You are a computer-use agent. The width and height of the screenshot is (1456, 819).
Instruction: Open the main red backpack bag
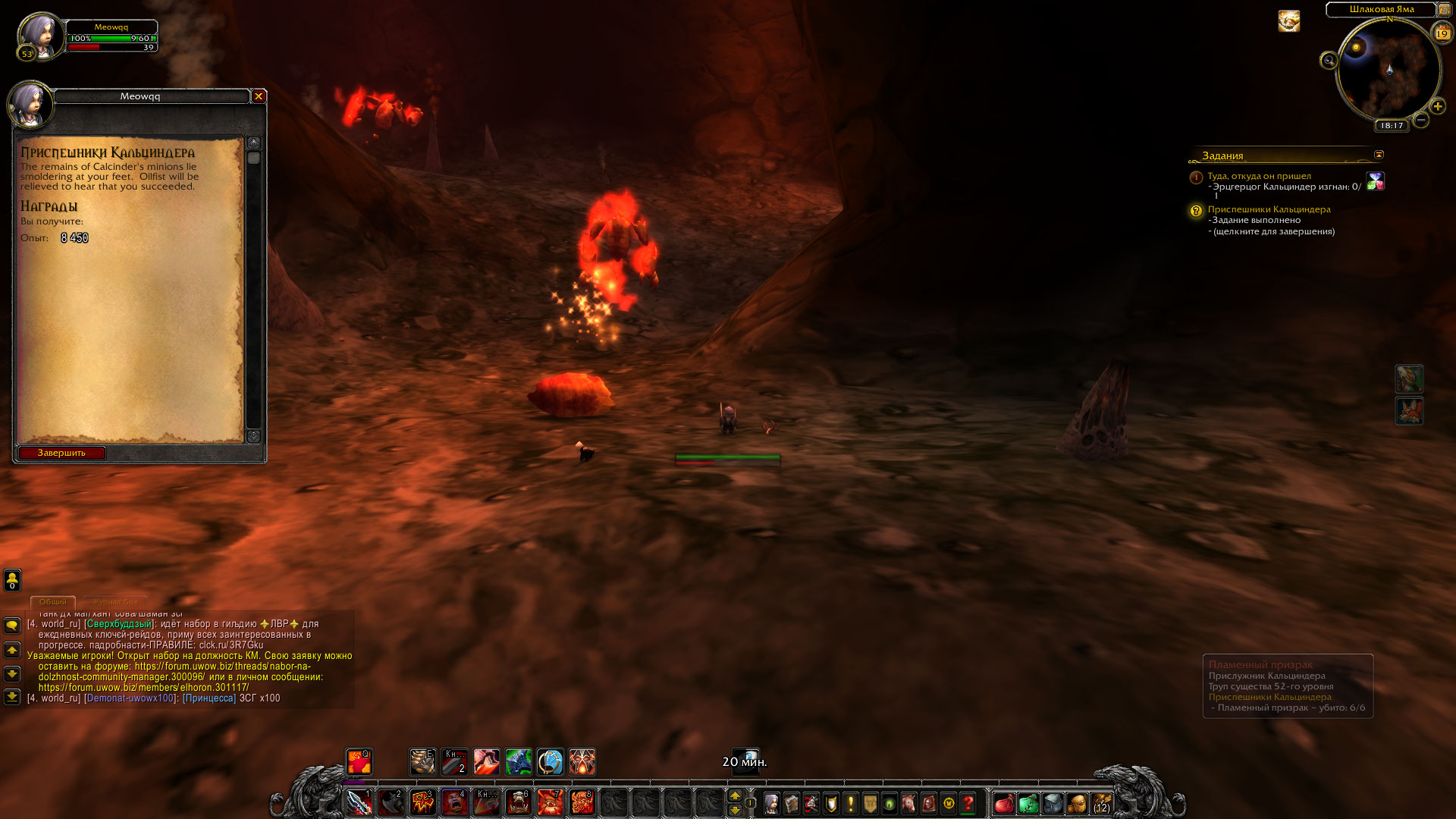tap(1004, 803)
